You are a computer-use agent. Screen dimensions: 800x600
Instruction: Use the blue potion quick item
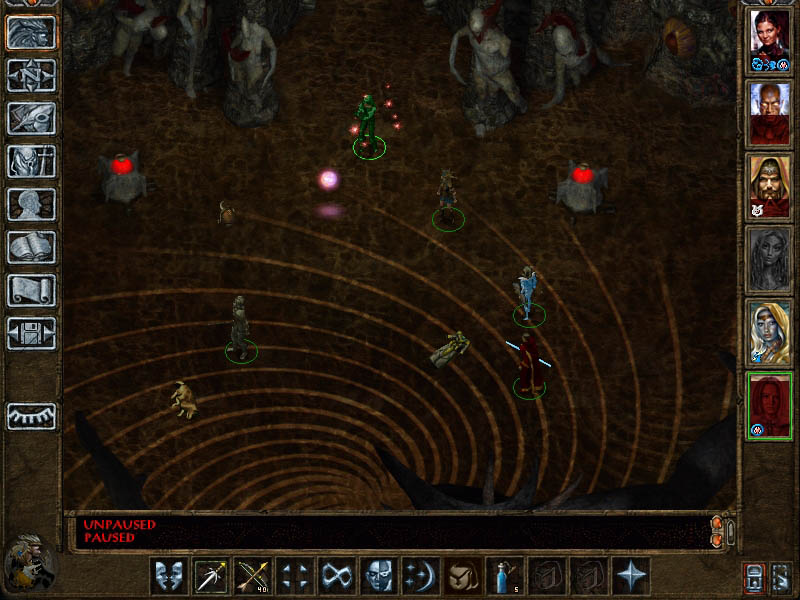click(504, 576)
